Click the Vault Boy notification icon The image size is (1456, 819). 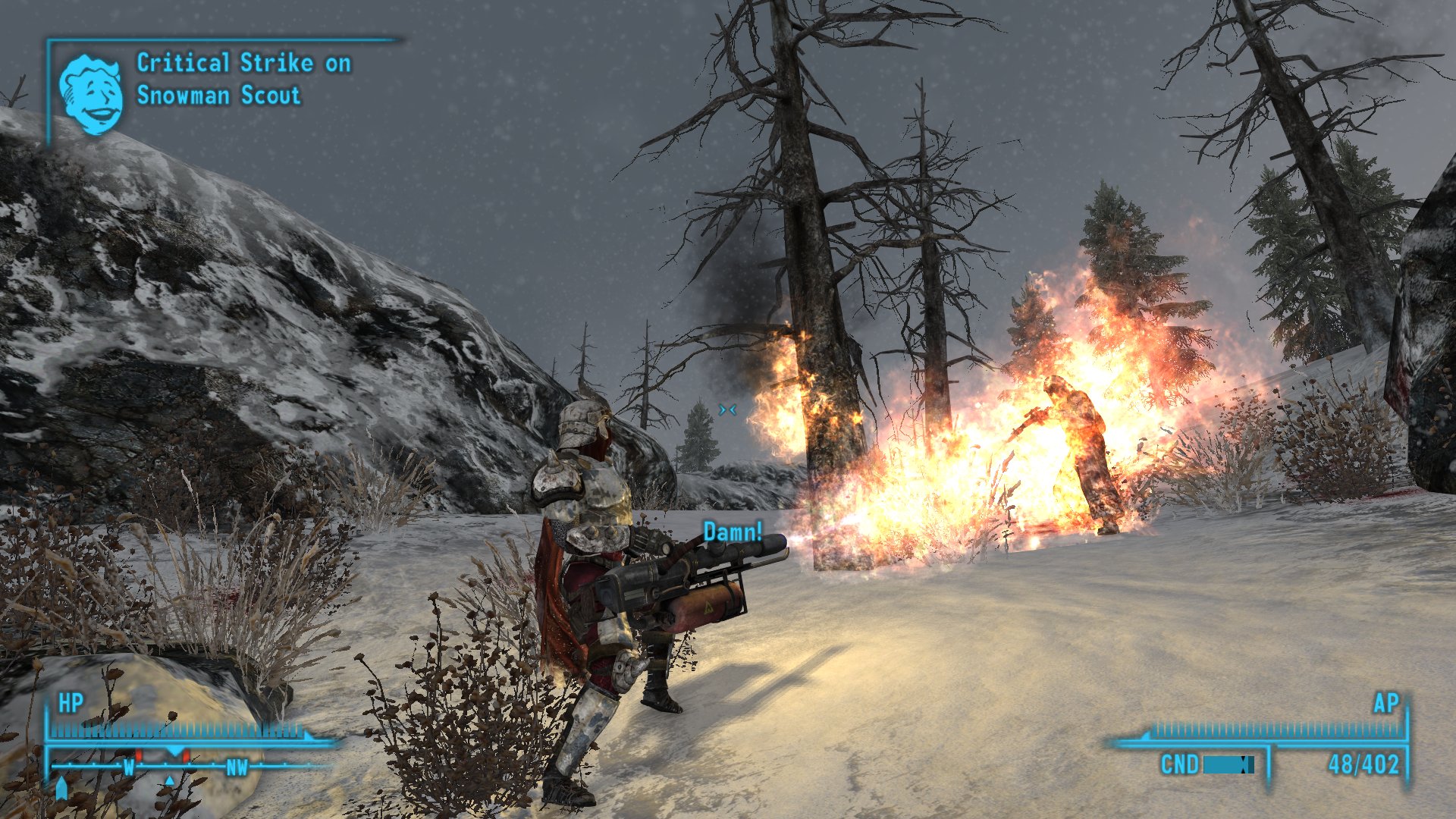(x=91, y=94)
